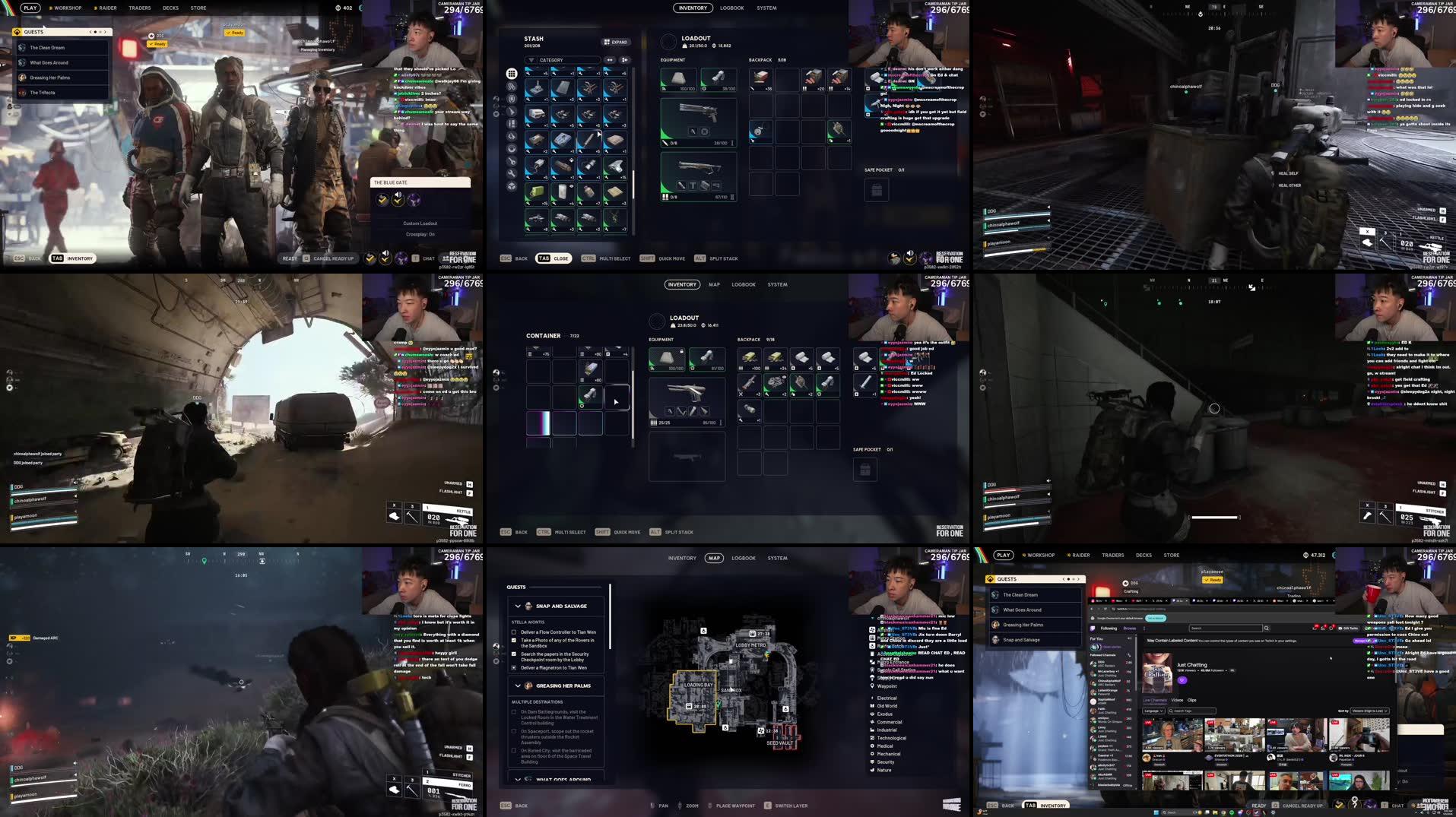Click Cancel Ready Up at the bottom
The width and height of the screenshot is (1456, 817).
335,258
